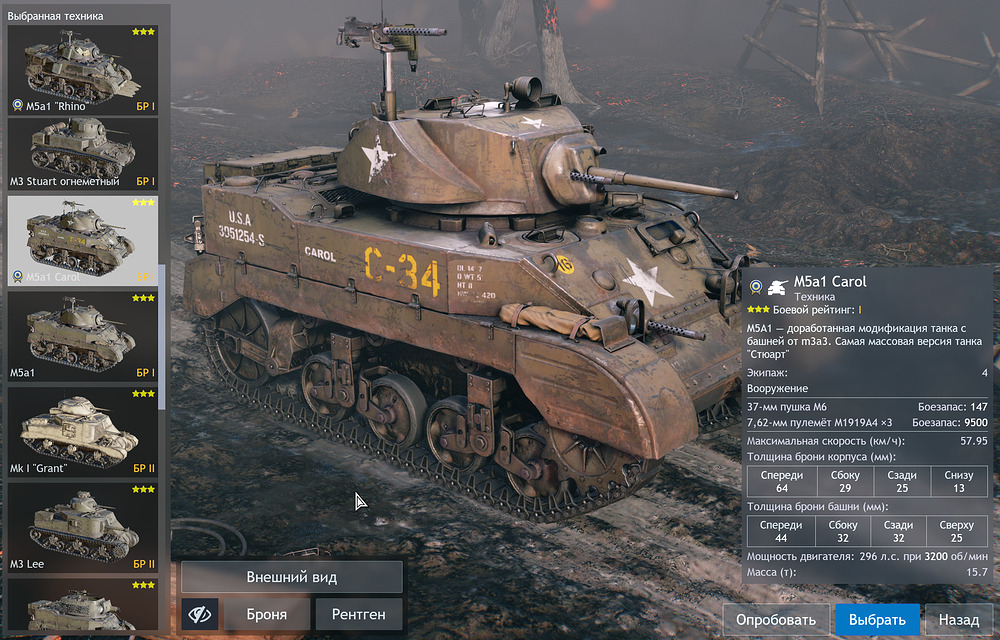Go back with Назад button
The image size is (1000, 640).
(958, 620)
